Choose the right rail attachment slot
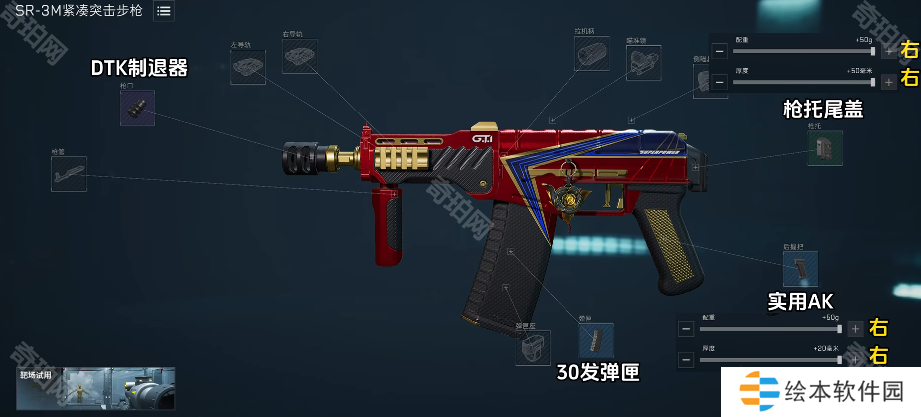Viewport: 921px width, 417px height. coord(299,57)
